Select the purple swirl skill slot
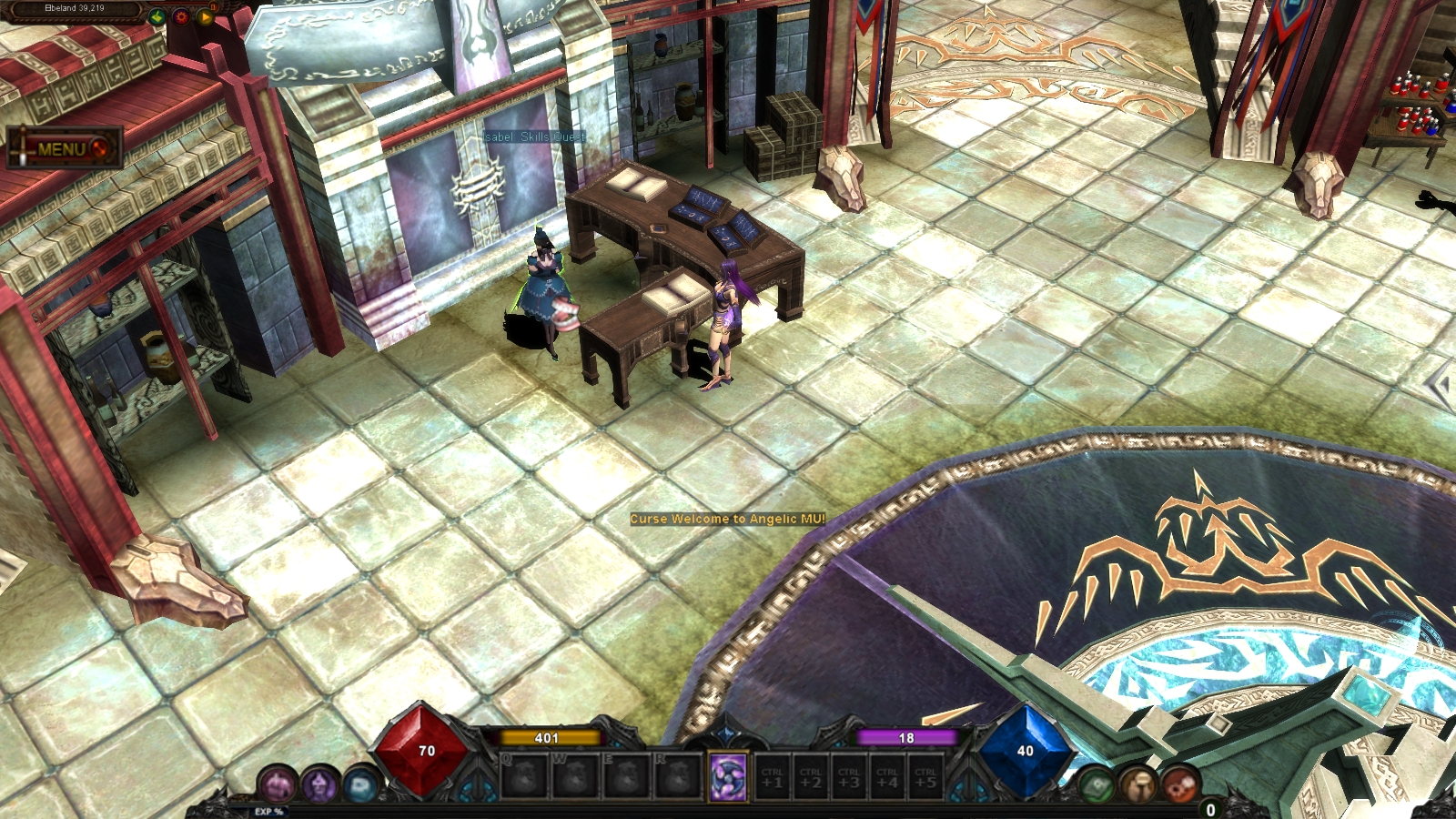Image resolution: width=1456 pixels, height=819 pixels. pyautogui.click(x=728, y=778)
